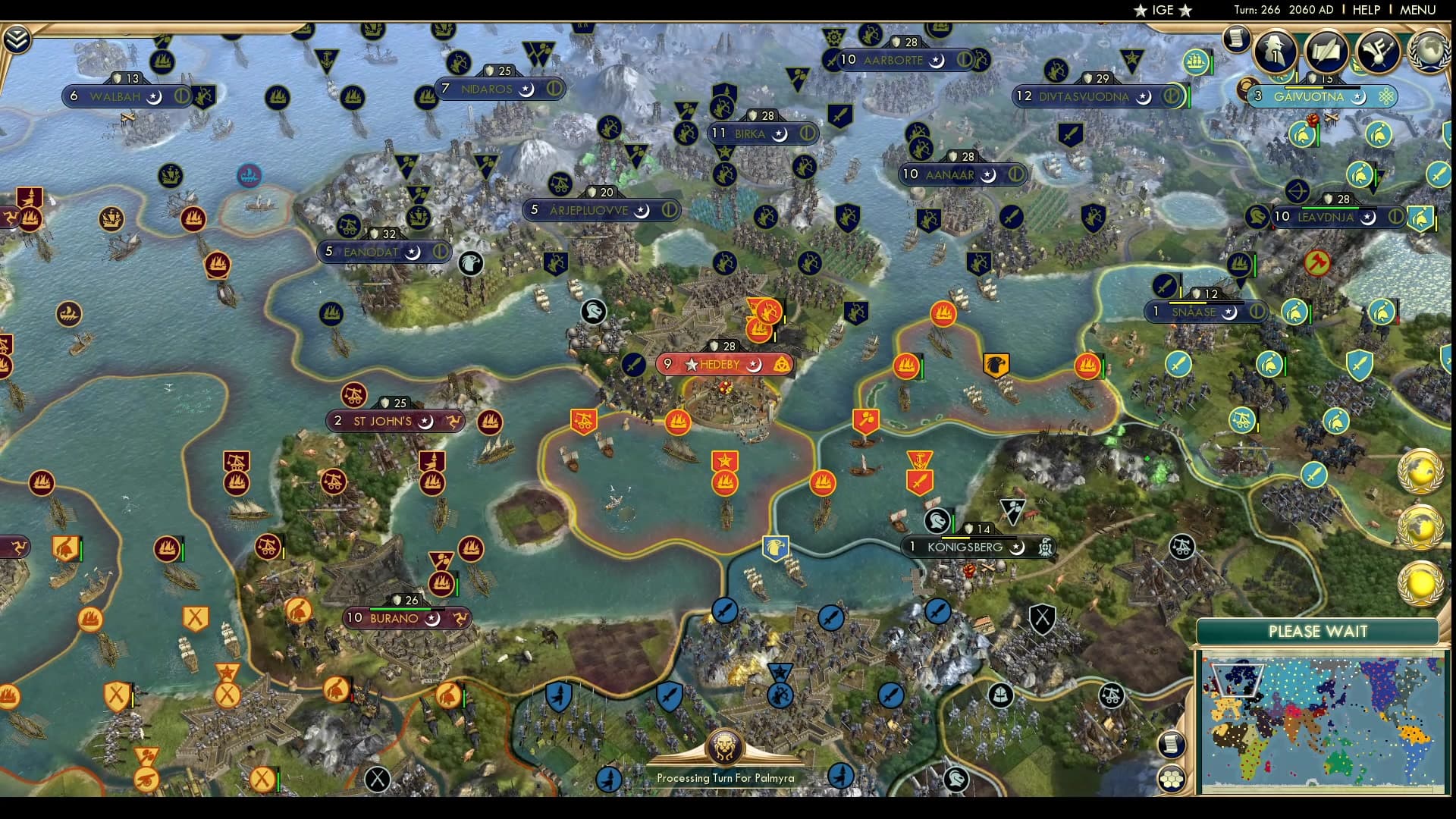The image size is (1456, 819).
Task: Open HELP from the top bar
Action: pos(1365,11)
